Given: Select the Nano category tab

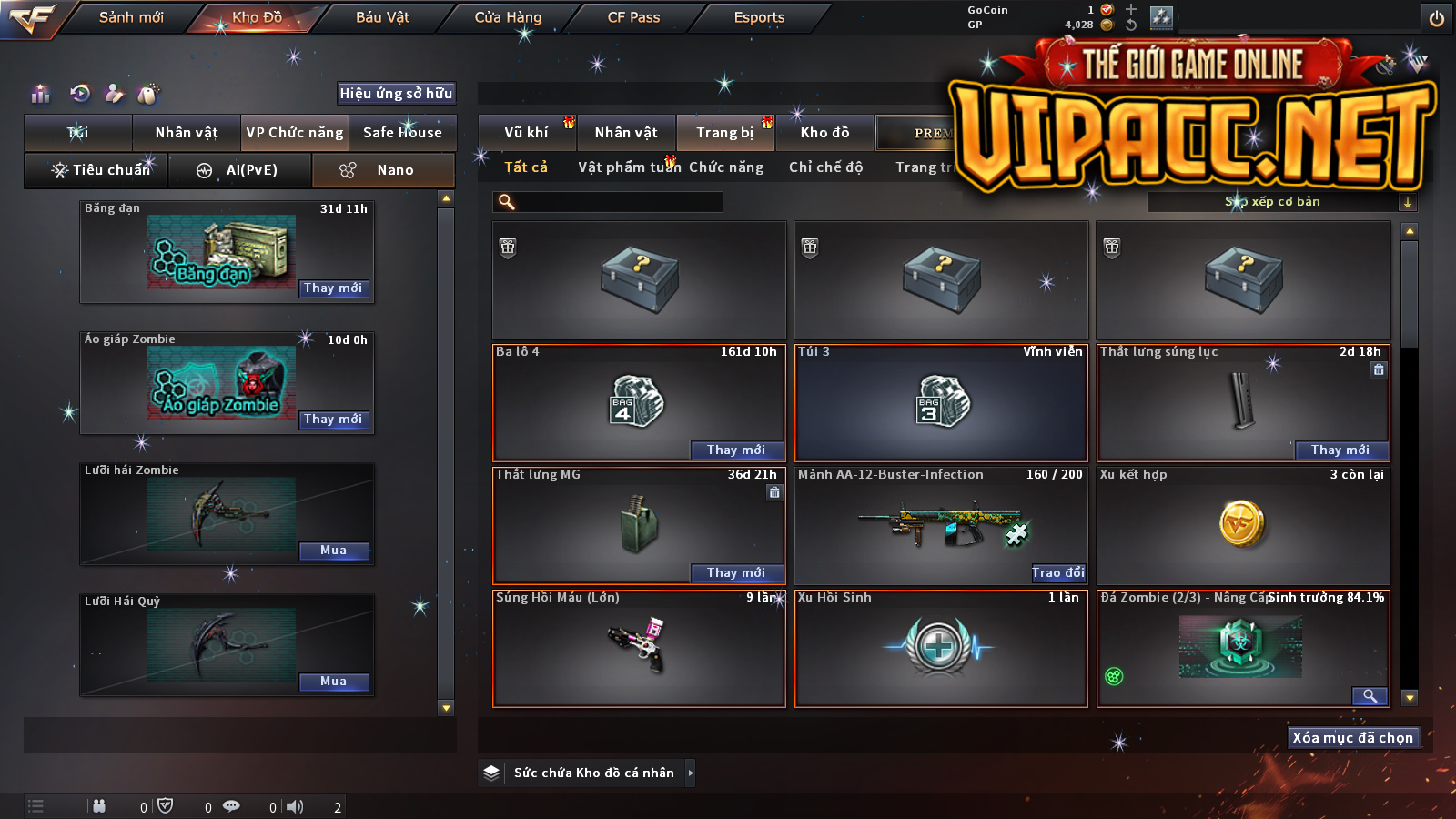Looking at the screenshot, I should click(384, 170).
